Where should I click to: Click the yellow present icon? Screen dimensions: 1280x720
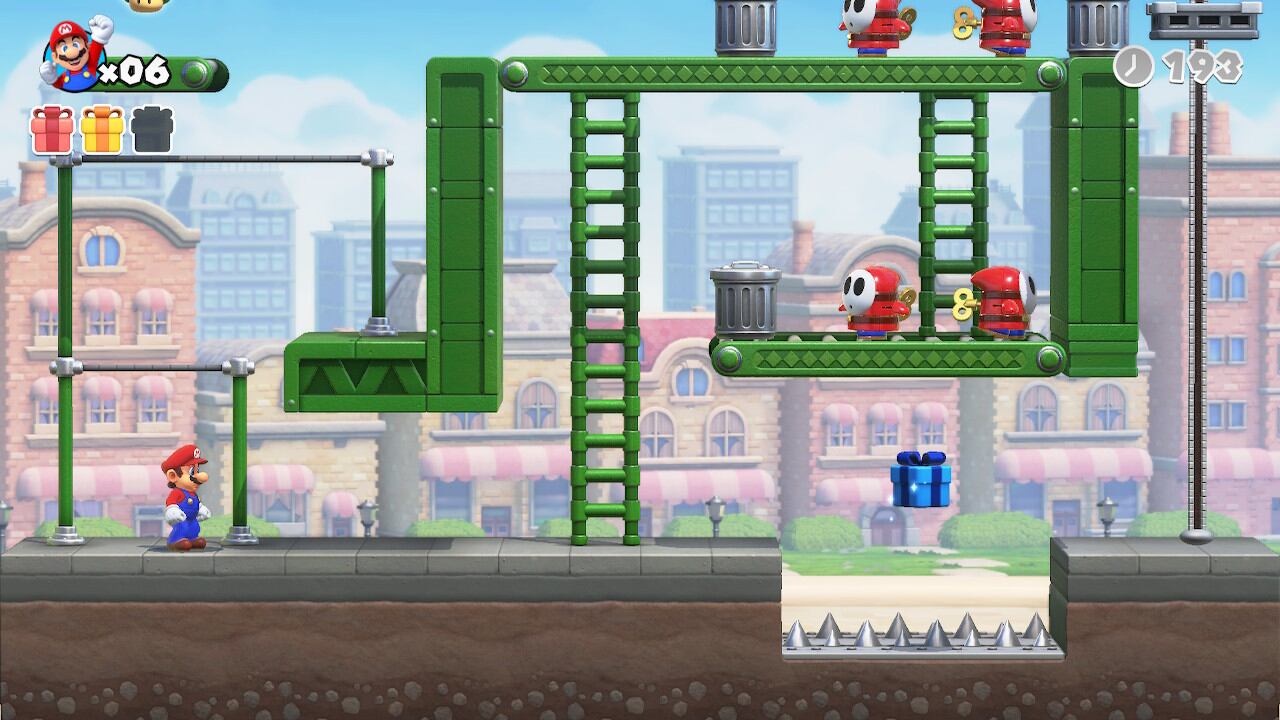(102, 130)
